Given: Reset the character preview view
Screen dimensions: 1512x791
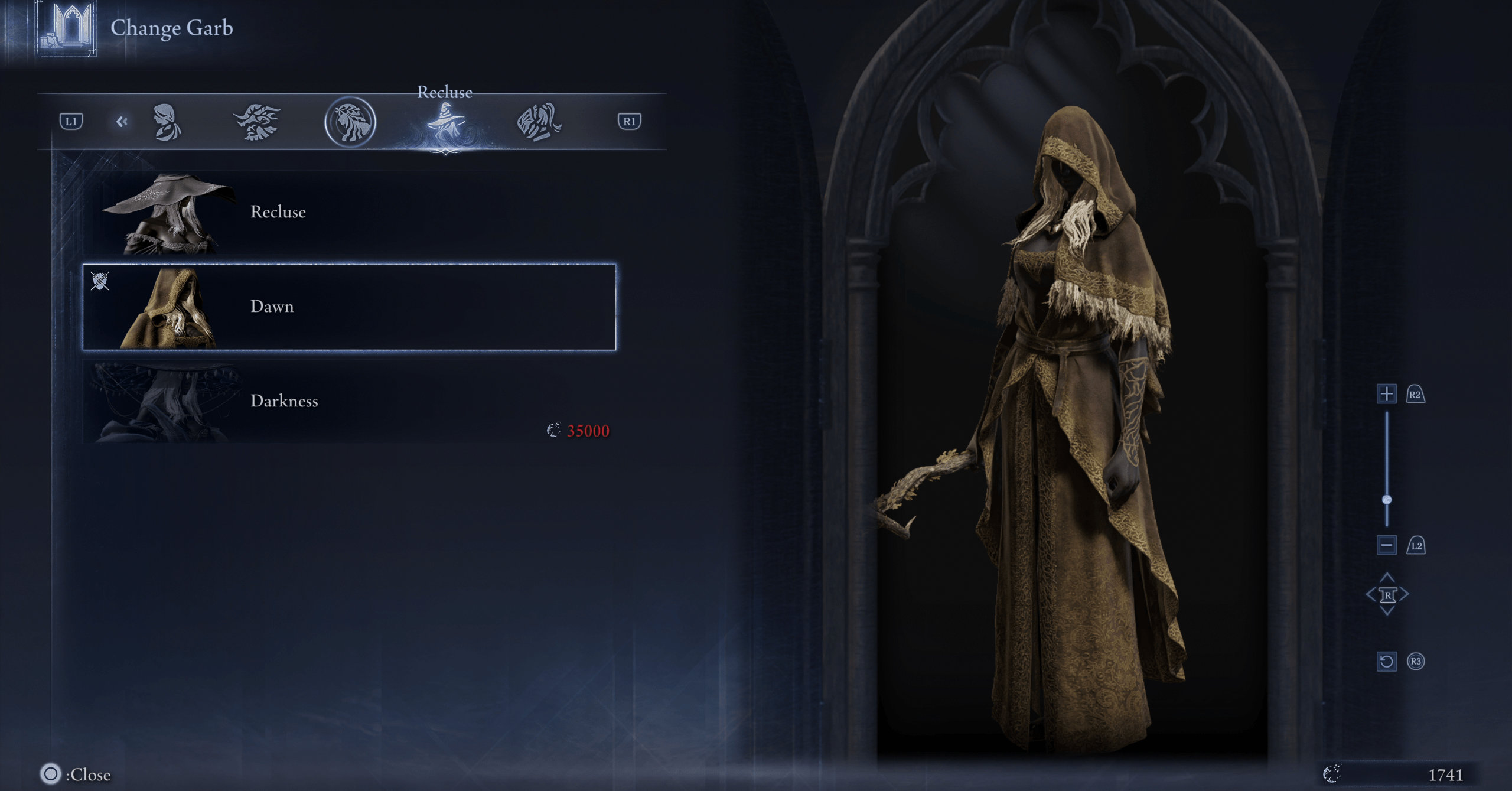Looking at the screenshot, I should click(1386, 661).
